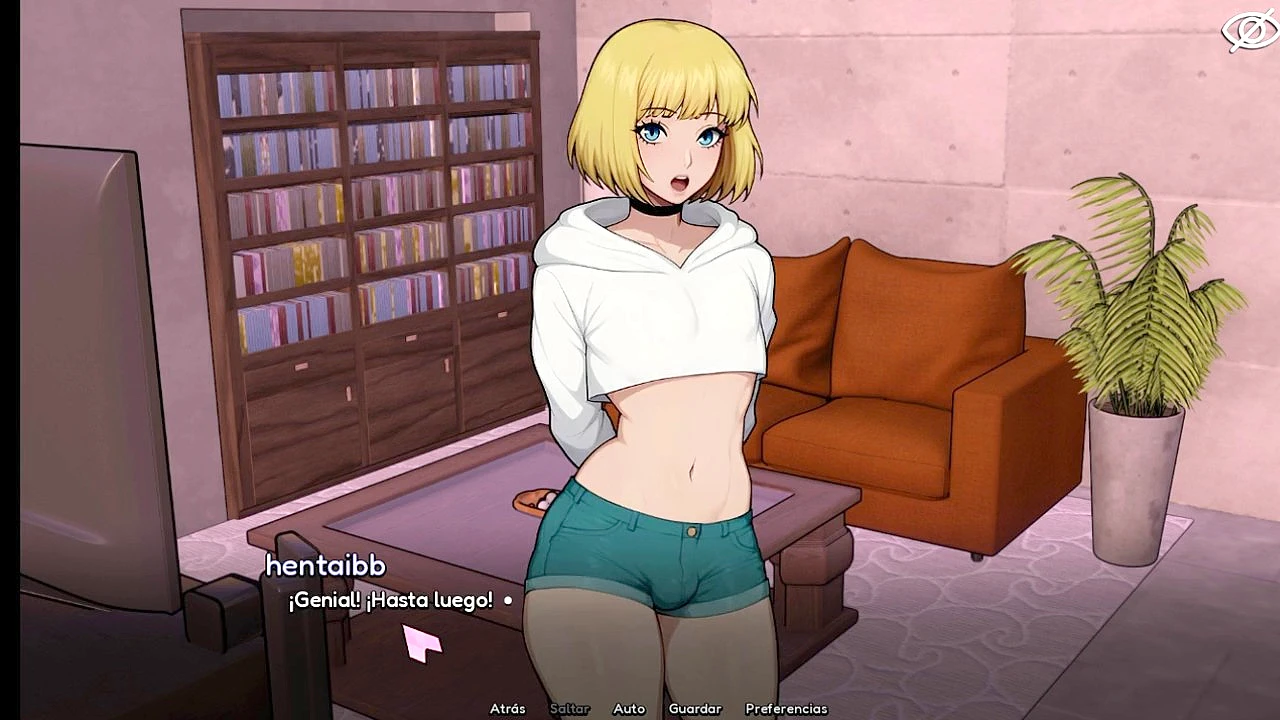This screenshot has height=720, width=1280.
Task: Open the Guardar save menu
Action: 695,709
